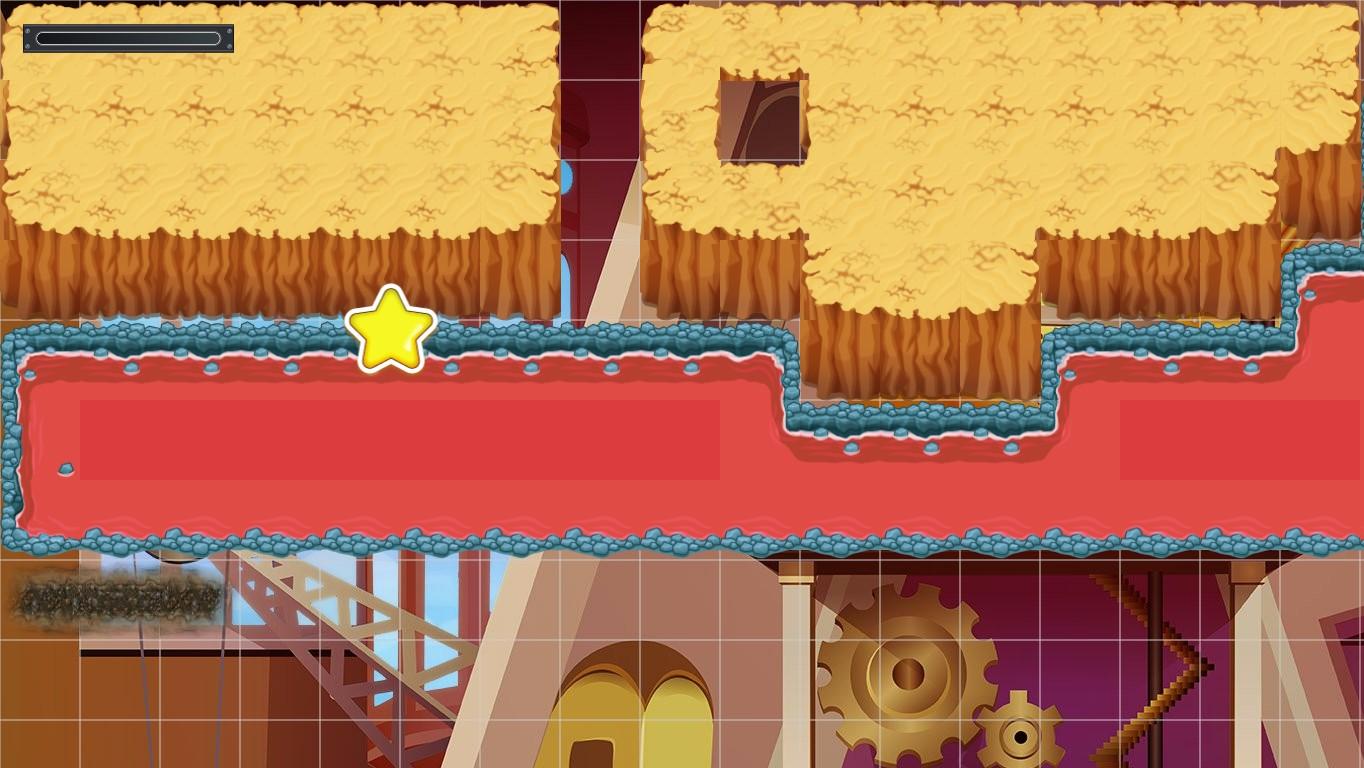Screen dimensions: 1364x768
Task: Select the tiny pebble inside the red cavern
Action: pyautogui.click(x=64, y=466)
